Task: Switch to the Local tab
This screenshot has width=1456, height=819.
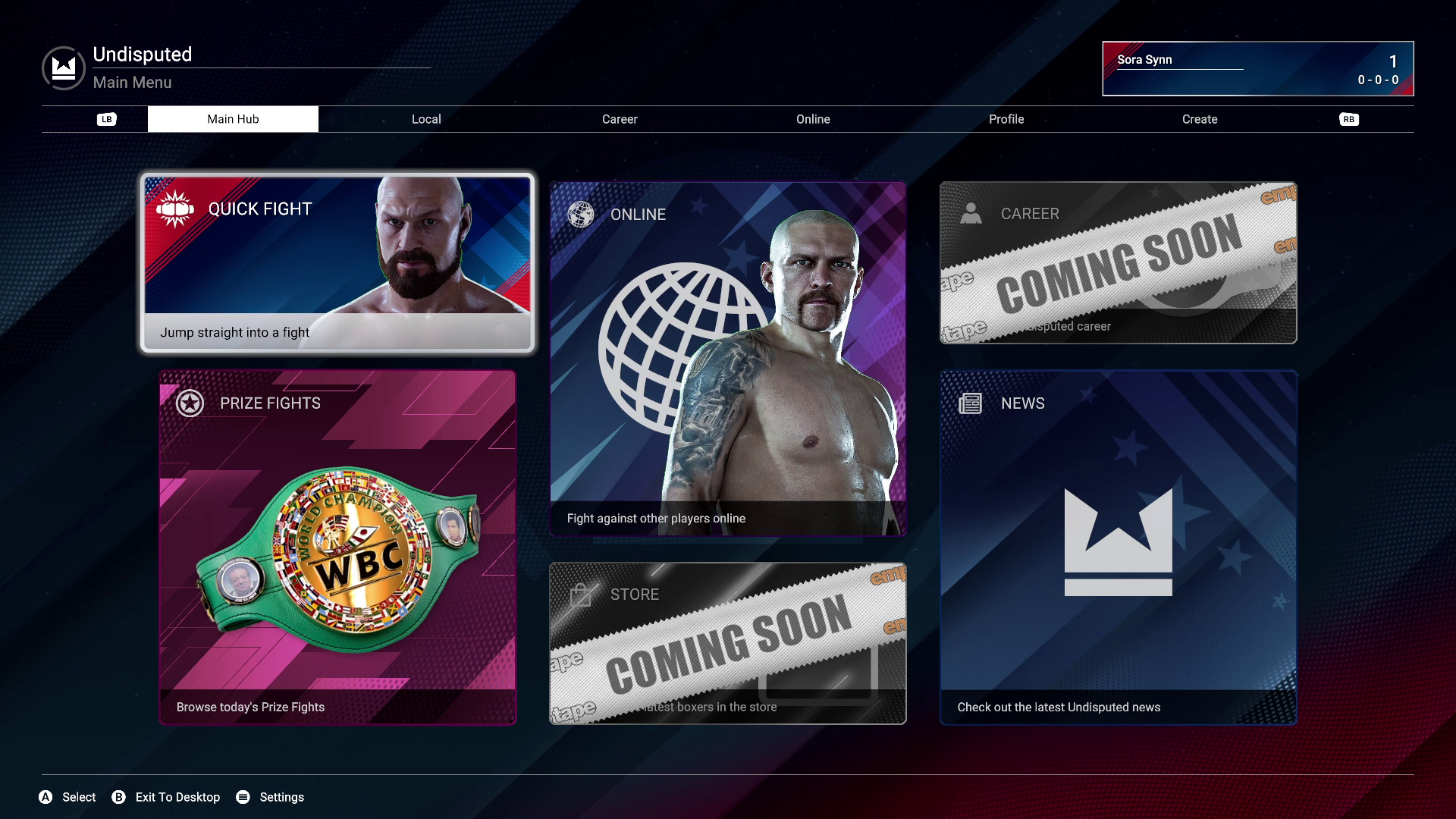Action: click(426, 119)
